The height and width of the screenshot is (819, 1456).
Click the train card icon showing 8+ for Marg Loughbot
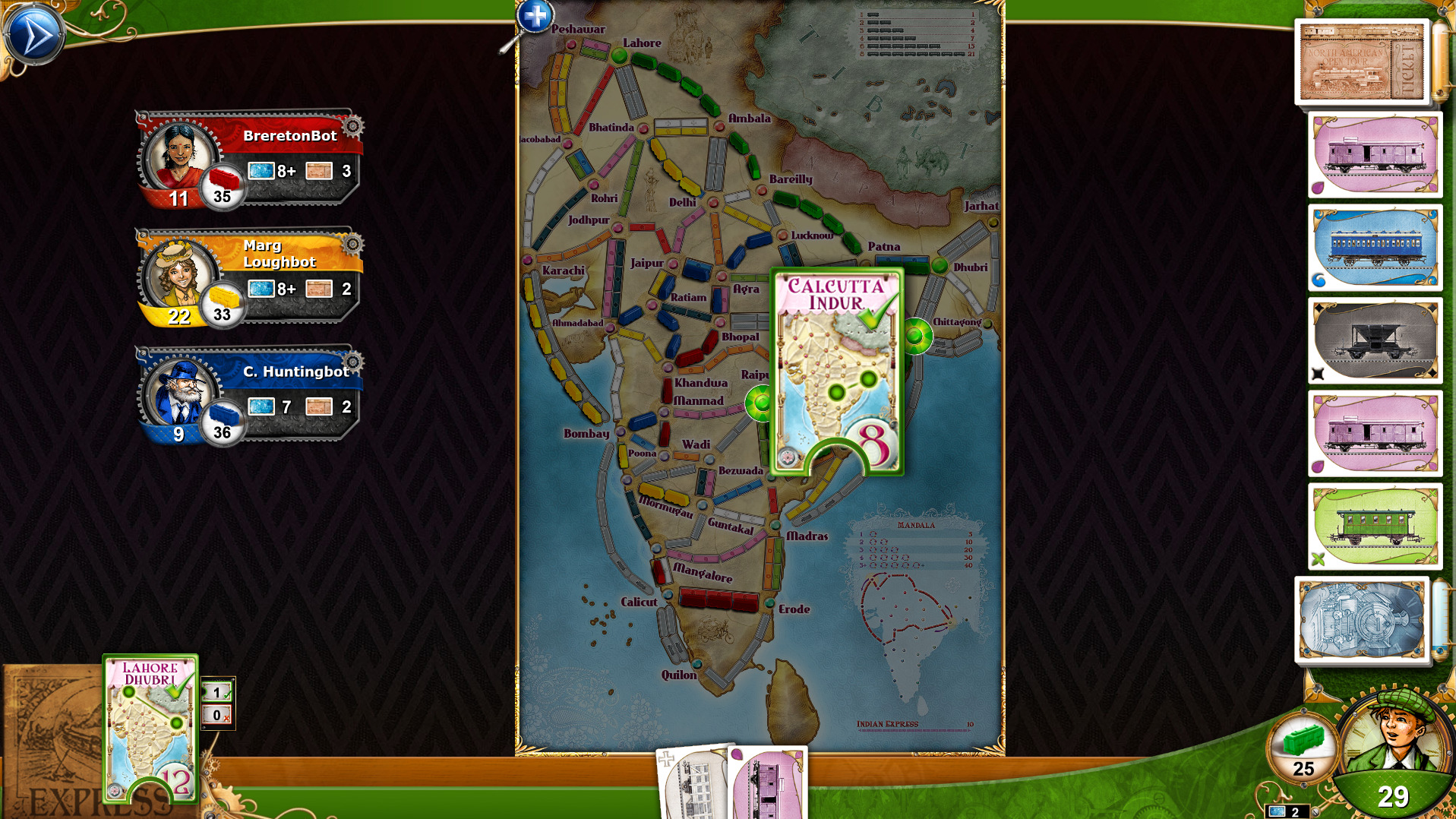point(261,289)
